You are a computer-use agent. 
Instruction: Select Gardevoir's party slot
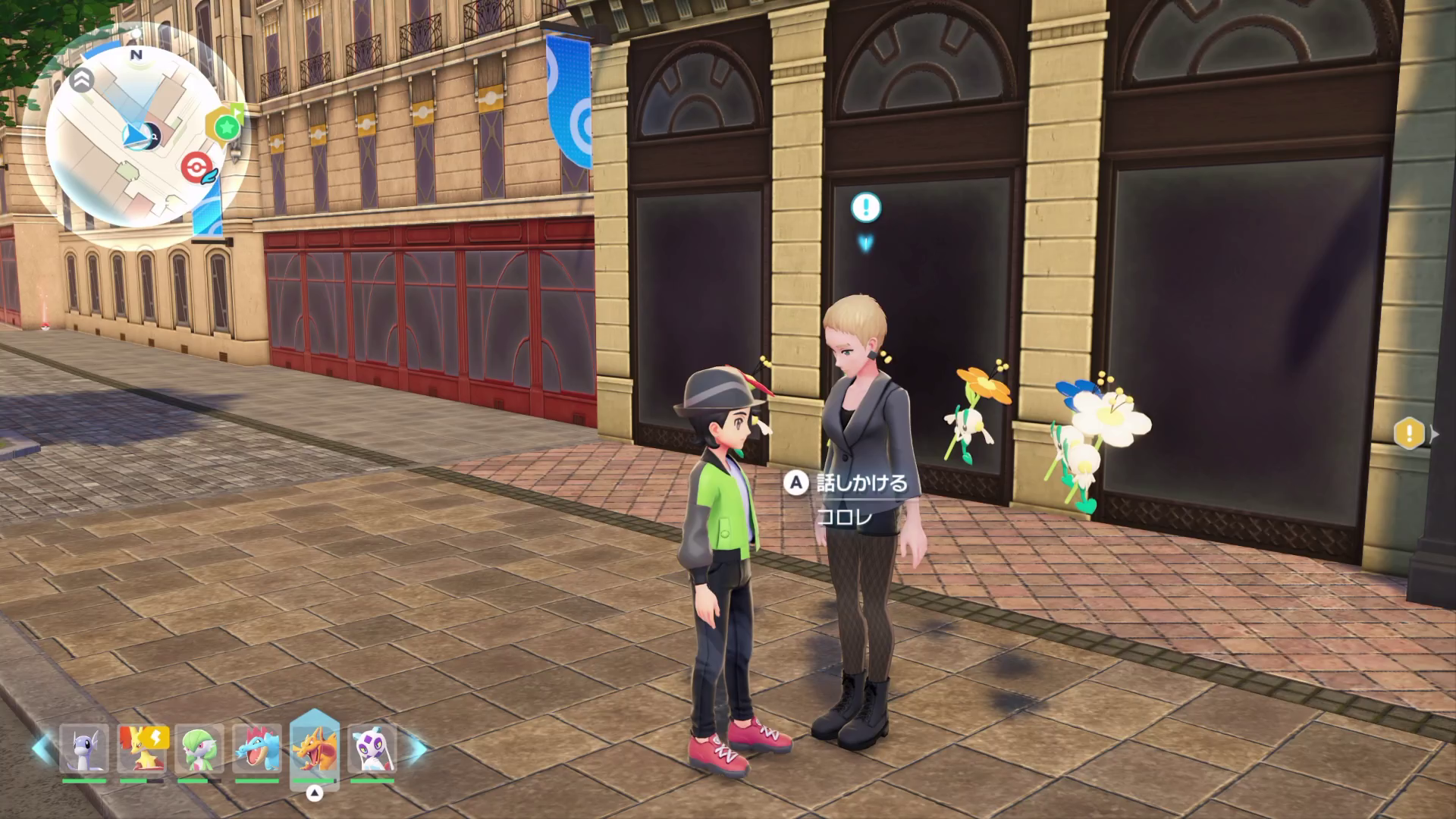click(x=199, y=748)
